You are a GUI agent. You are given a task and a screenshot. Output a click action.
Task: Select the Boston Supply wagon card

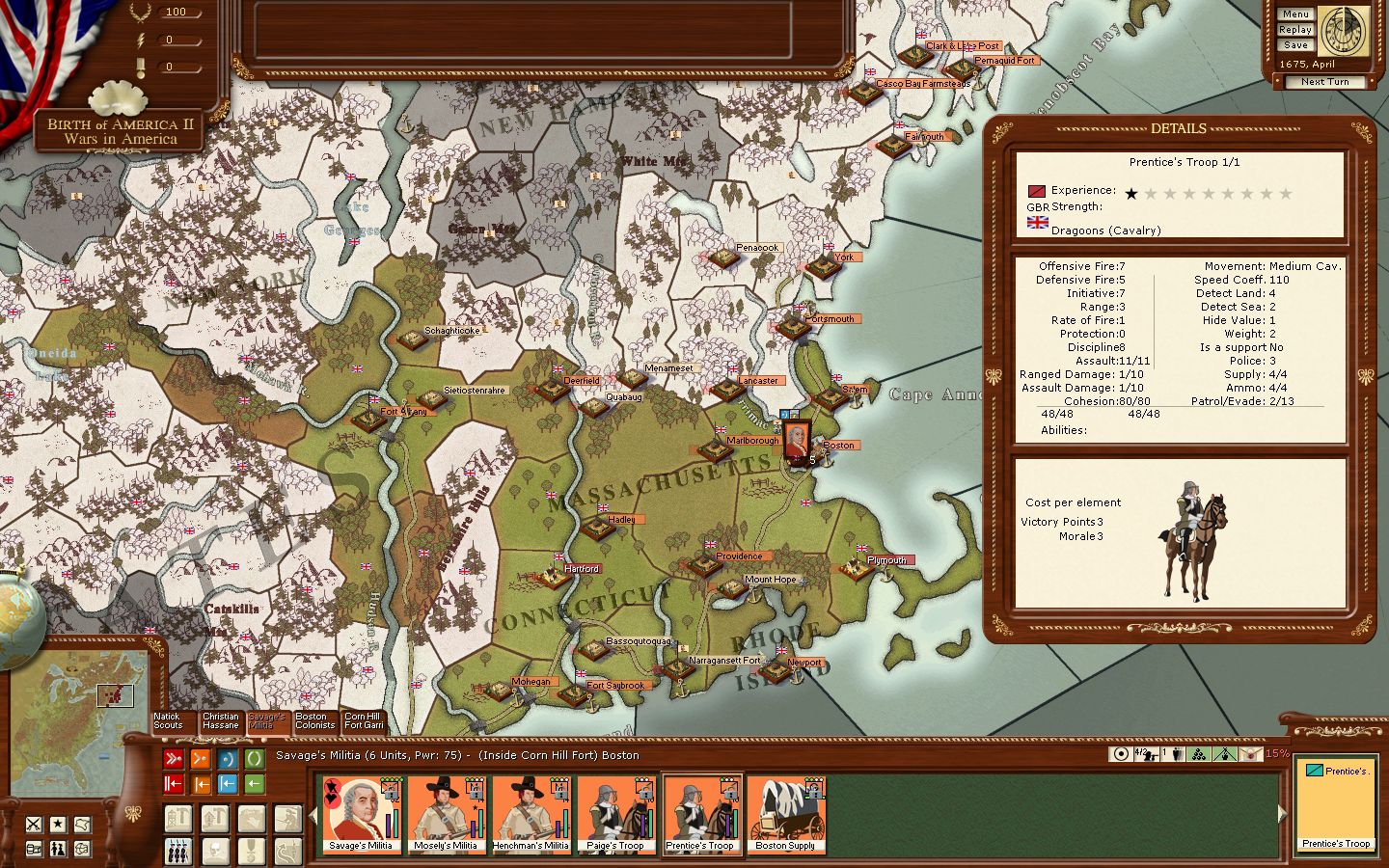pos(785,815)
